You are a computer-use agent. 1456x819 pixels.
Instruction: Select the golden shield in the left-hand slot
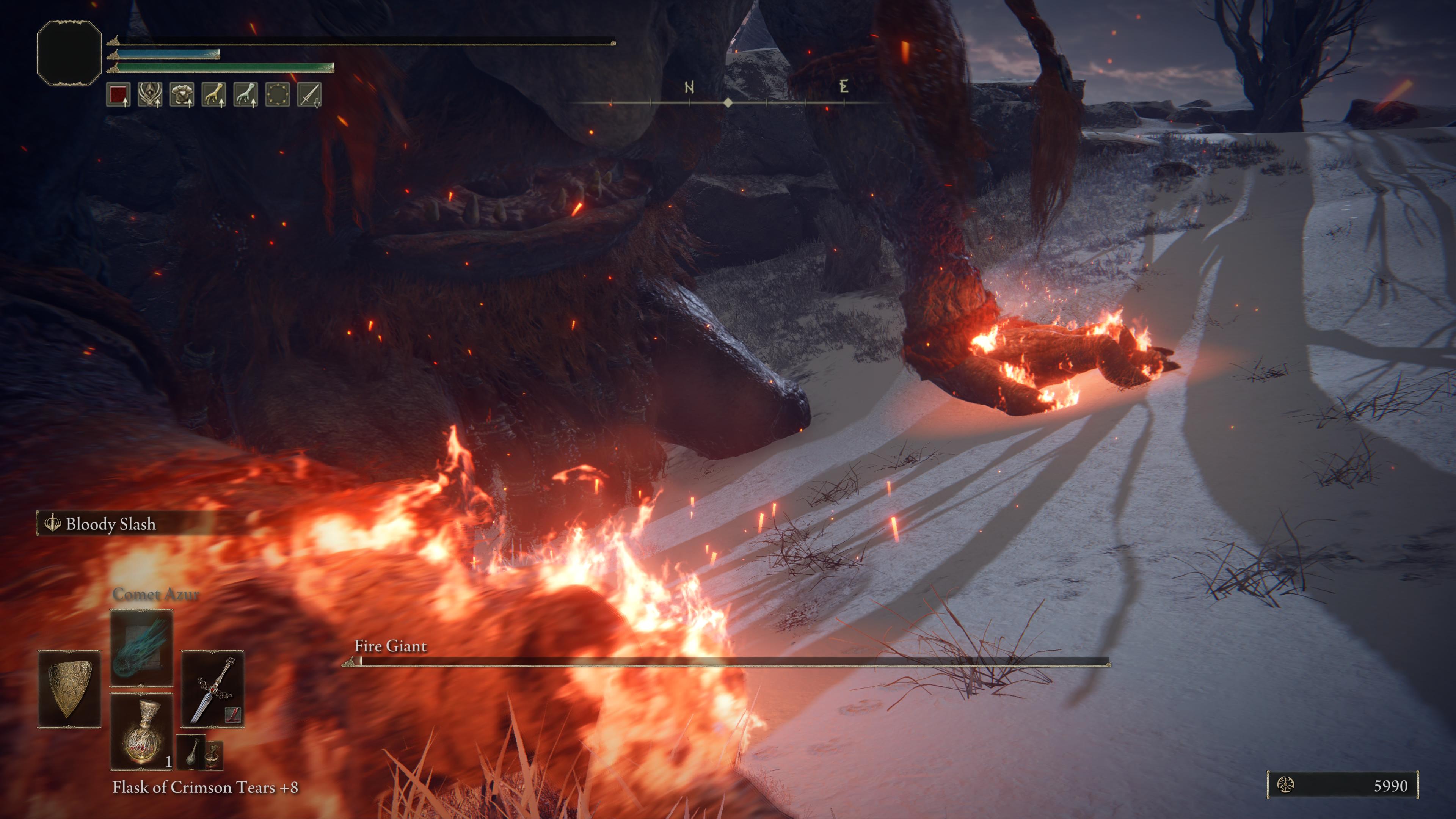pos(69,689)
